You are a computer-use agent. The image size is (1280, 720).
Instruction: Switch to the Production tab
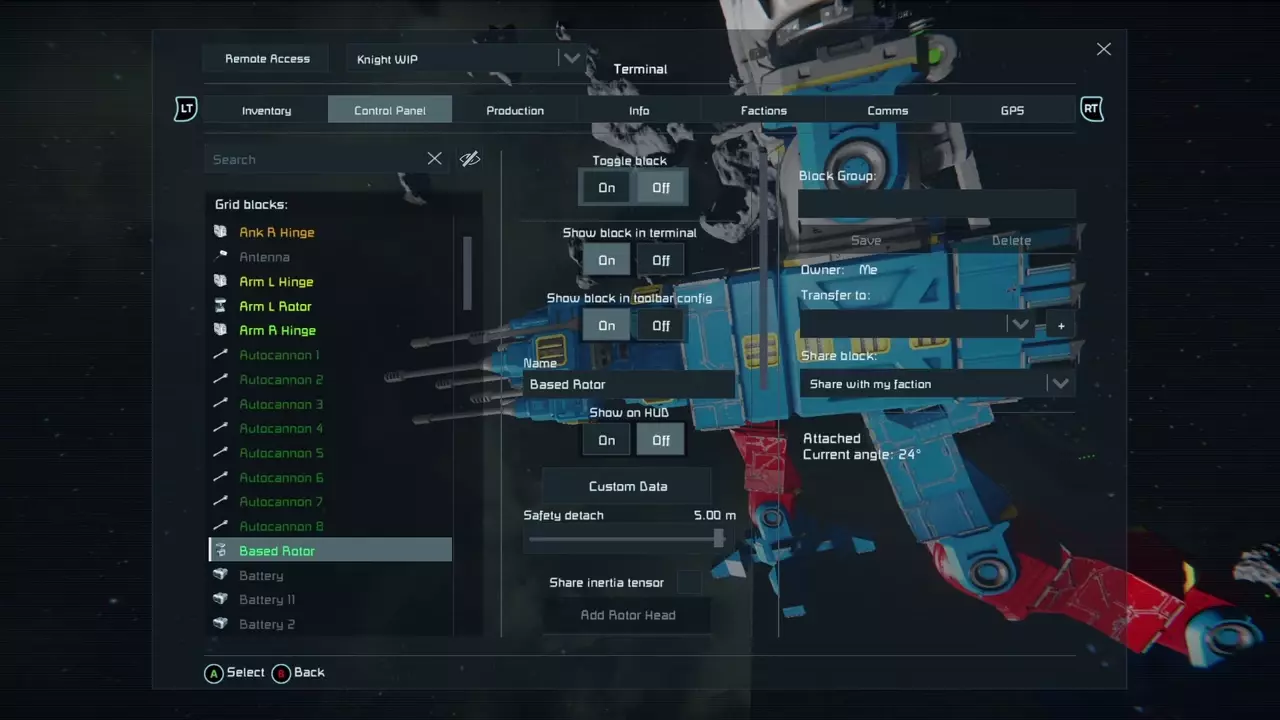point(515,110)
